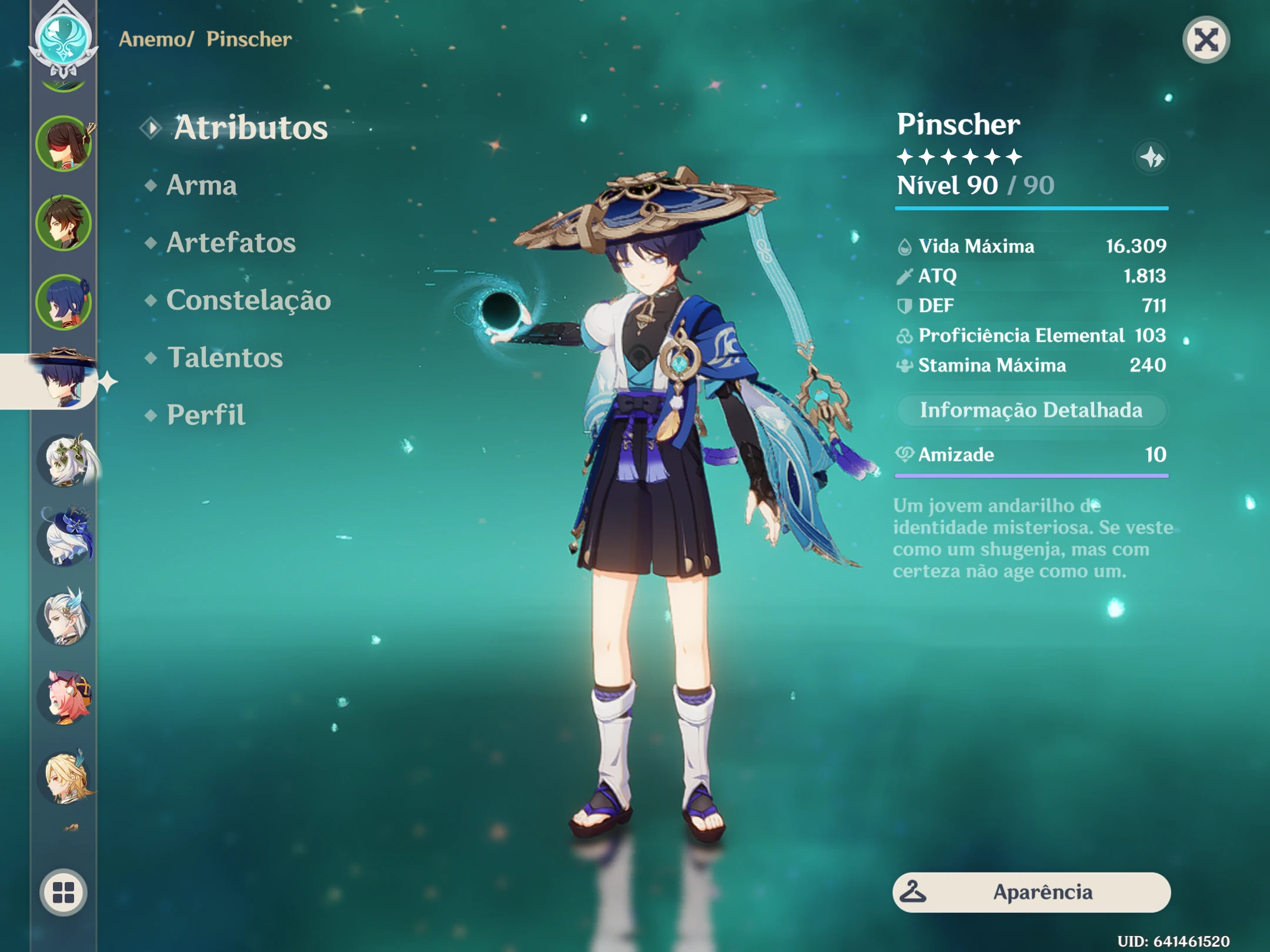Image resolution: width=1270 pixels, height=952 pixels.
Task: Switch to the Talentos section
Action: tap(224, 357)
